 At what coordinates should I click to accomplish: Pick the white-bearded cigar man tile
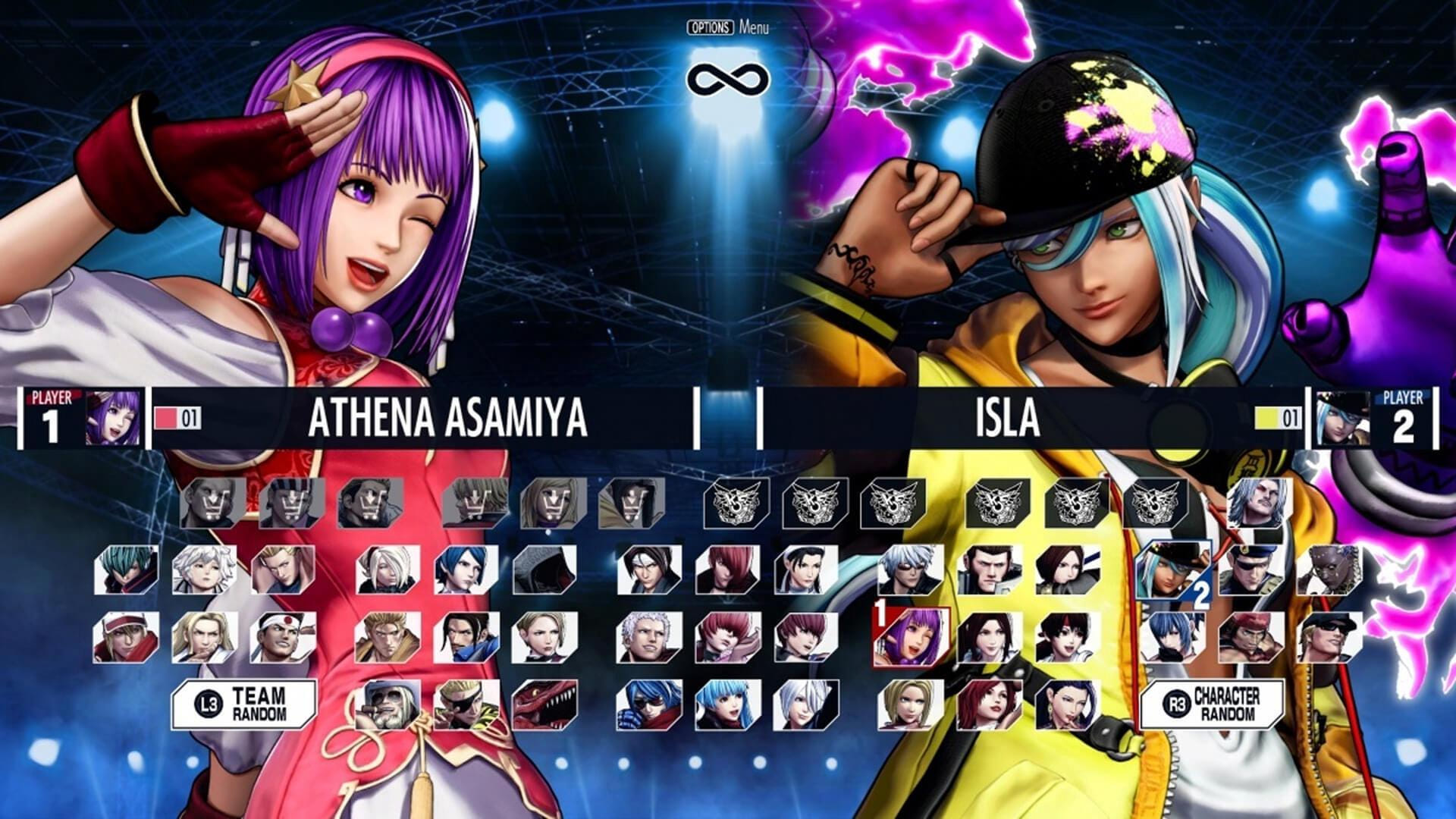(388, 704)
